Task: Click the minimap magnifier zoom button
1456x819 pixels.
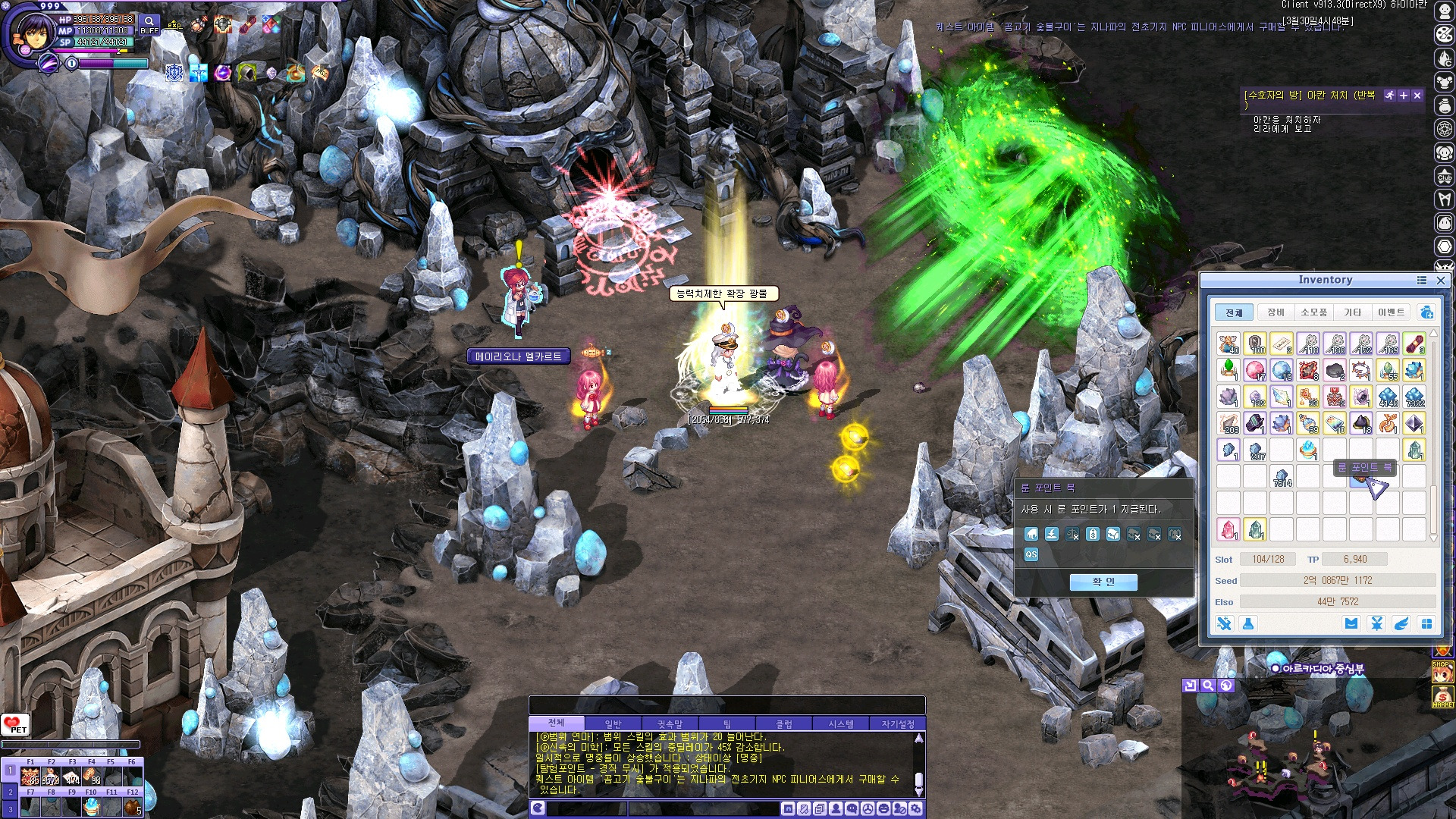Action: tap(1208, 686)
